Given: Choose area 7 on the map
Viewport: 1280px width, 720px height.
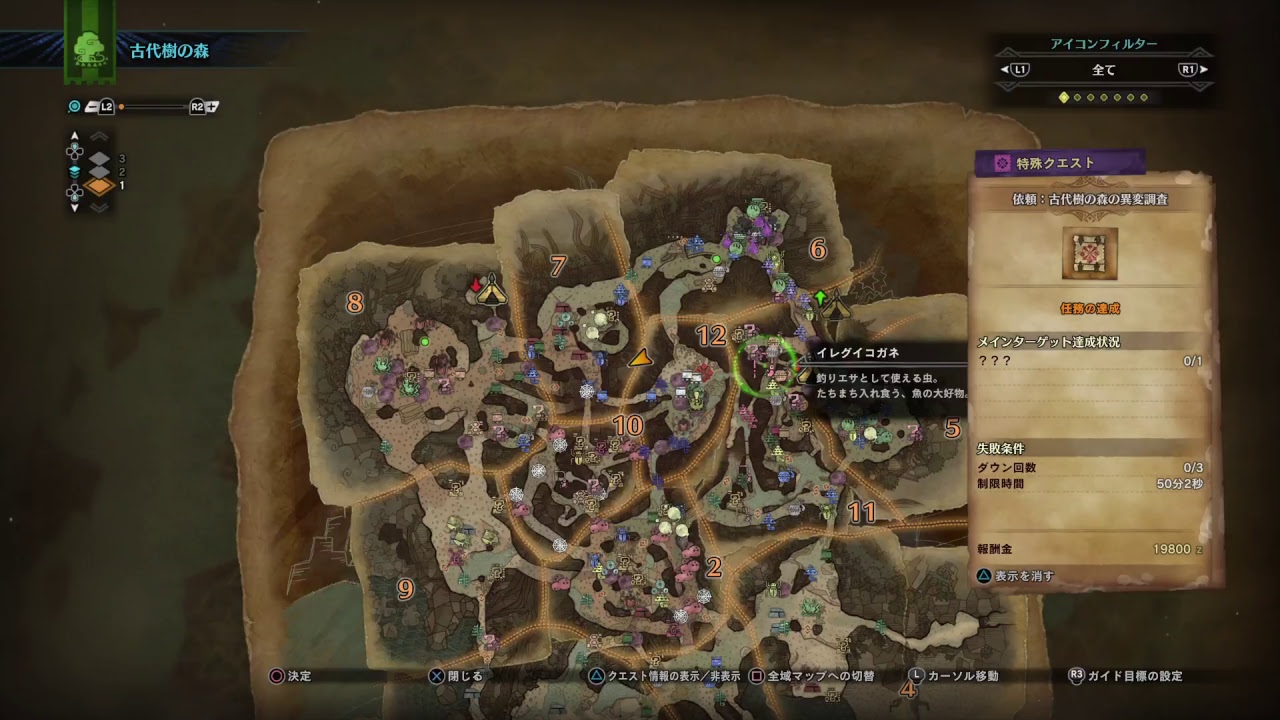Looking at the screenshot, I should point(558,265).
